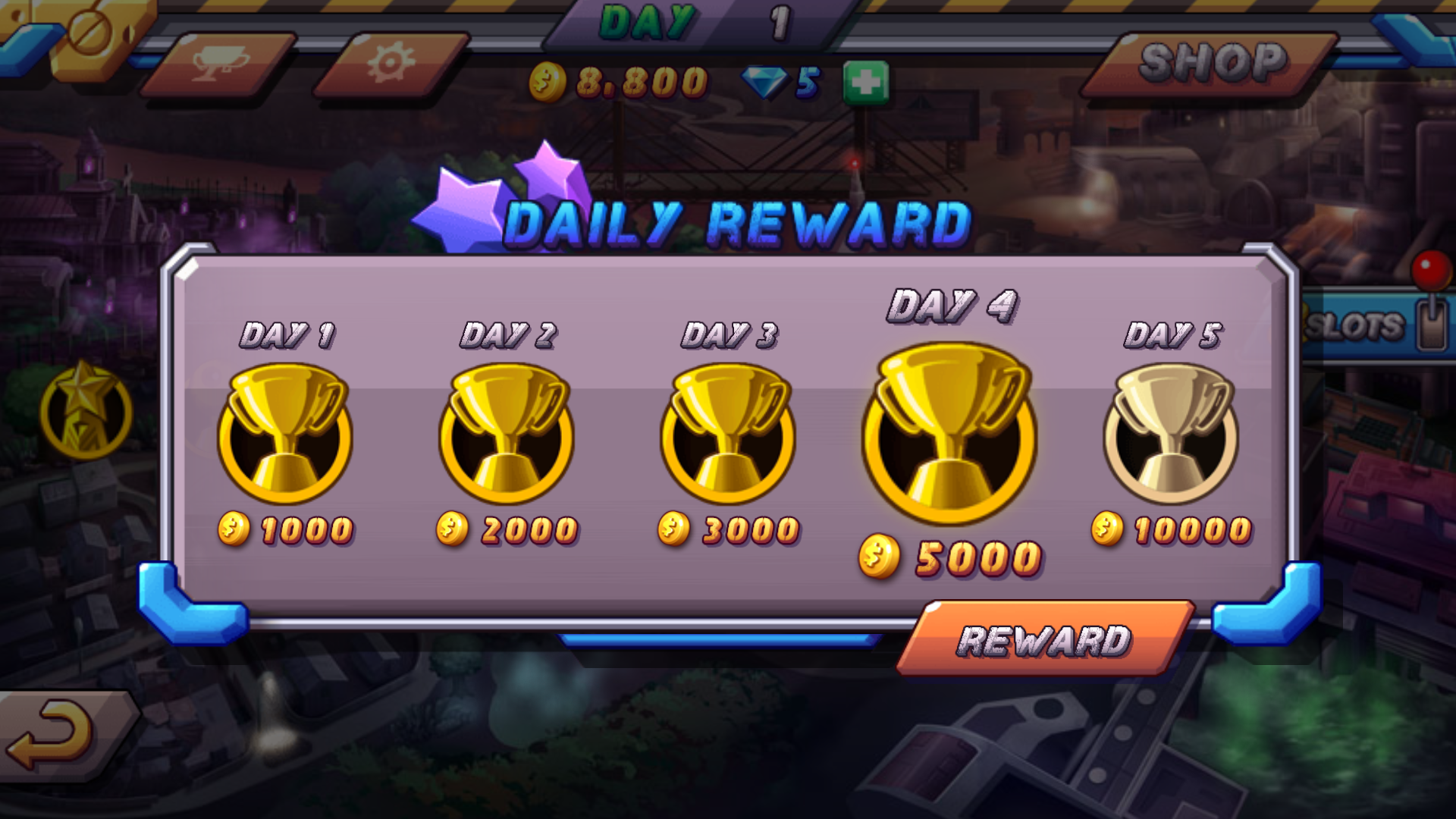Select the Day 3 trophy reward
Viewport: 1456px width, 819px height.
(x=728, y=432)
